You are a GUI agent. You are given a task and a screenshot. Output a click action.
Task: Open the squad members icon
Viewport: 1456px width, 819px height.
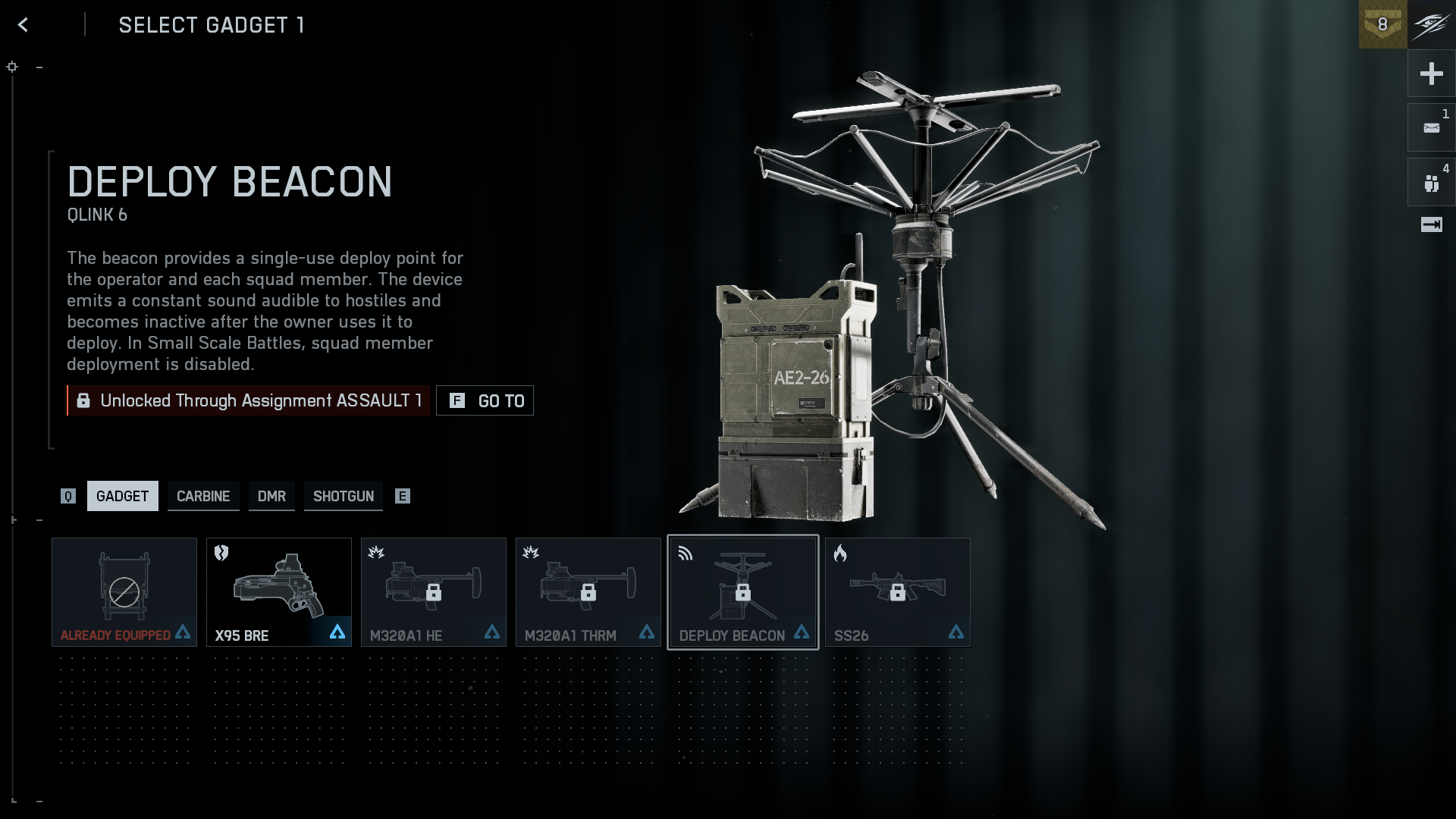1431,183
